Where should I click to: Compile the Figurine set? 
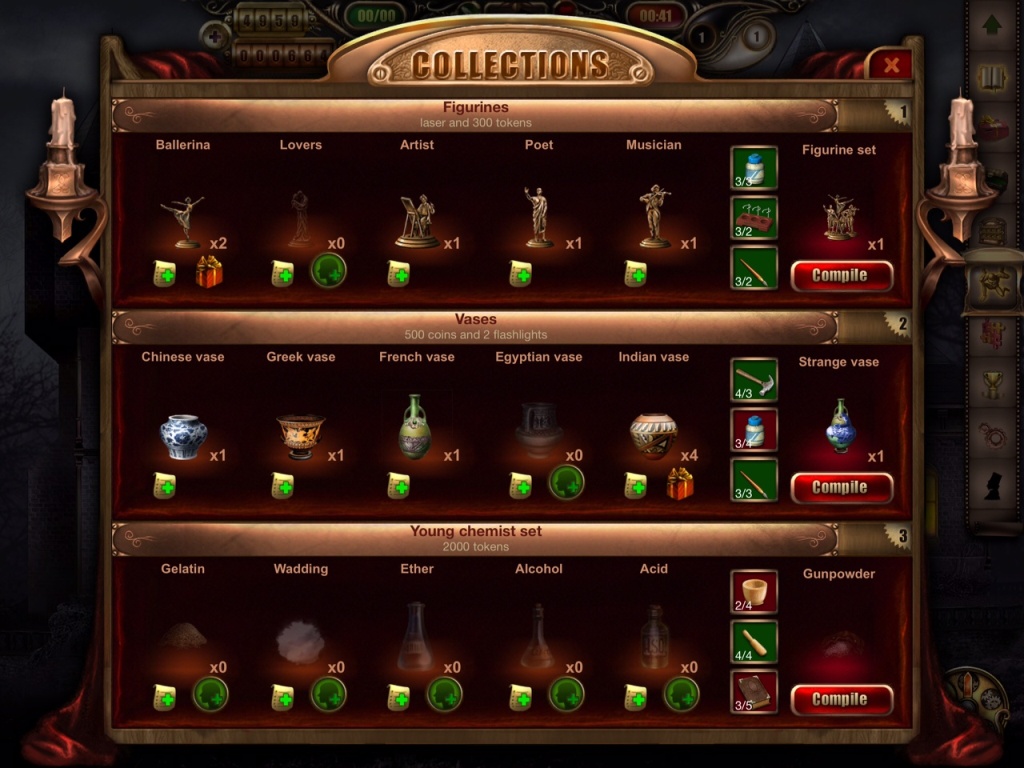click(841, 275)
